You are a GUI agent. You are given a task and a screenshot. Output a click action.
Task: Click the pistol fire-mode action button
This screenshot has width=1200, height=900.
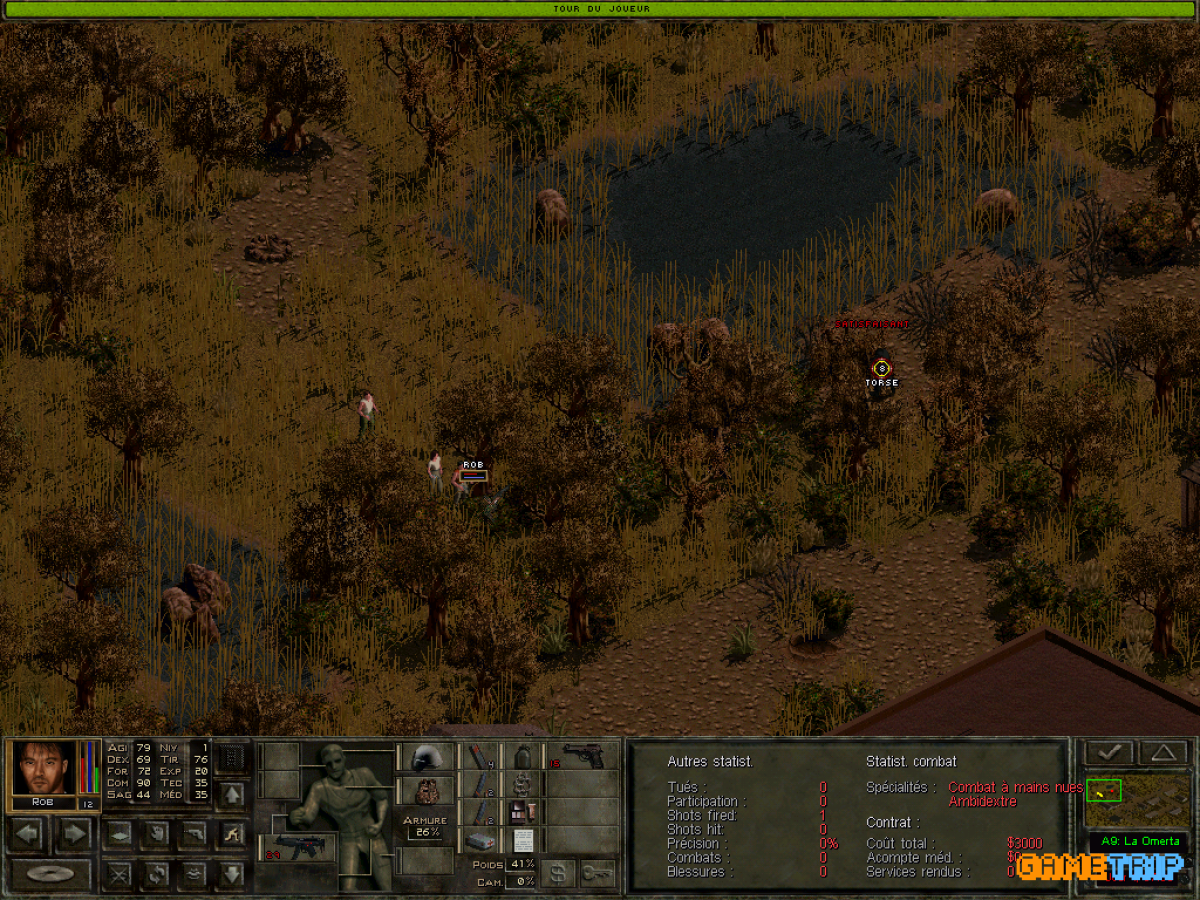(x=194, y=832)
